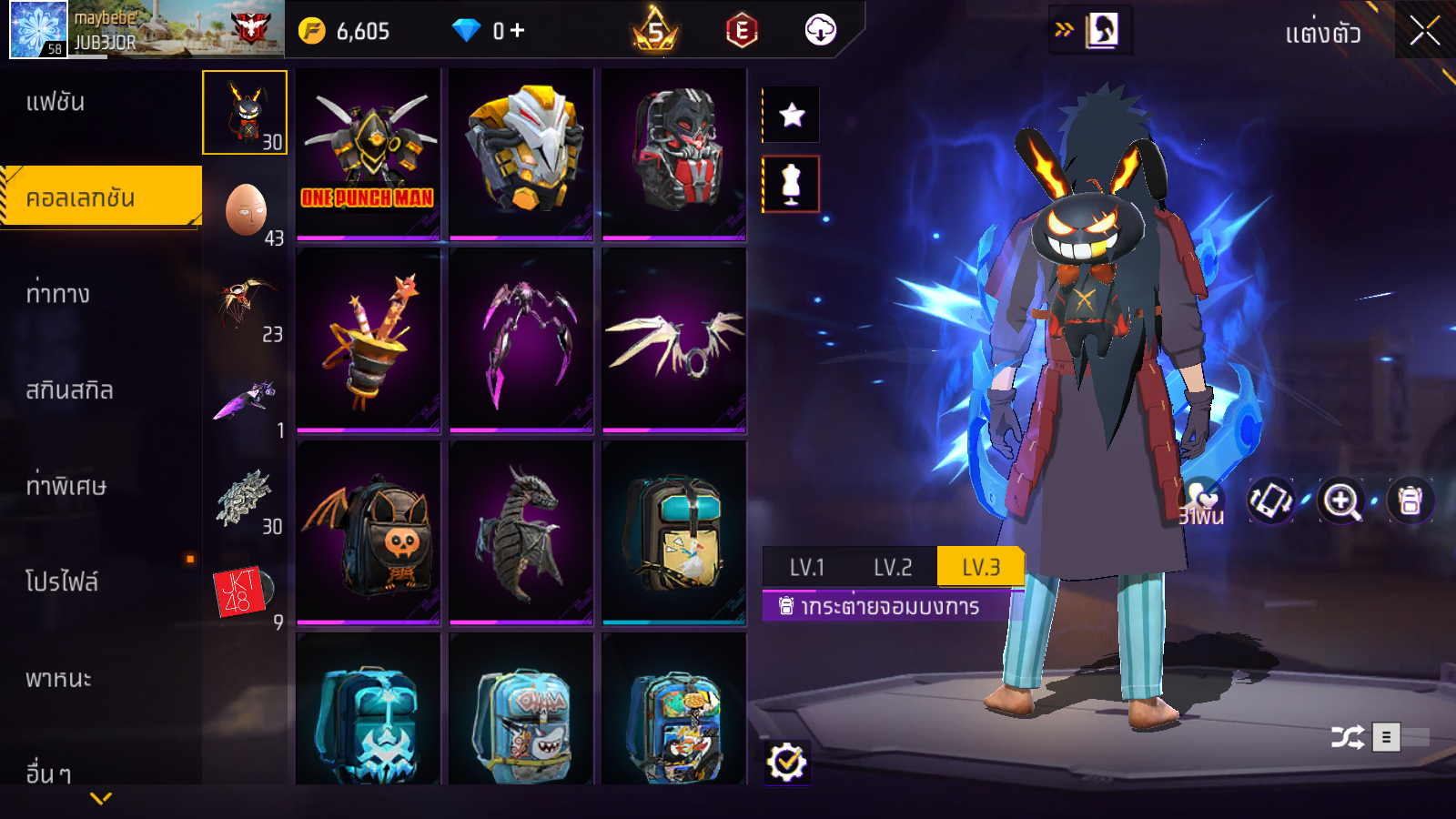Go to the ท่าพิเศษ category
The height and width of the screenshot is (819, 1456).
[x=66, y=486]
